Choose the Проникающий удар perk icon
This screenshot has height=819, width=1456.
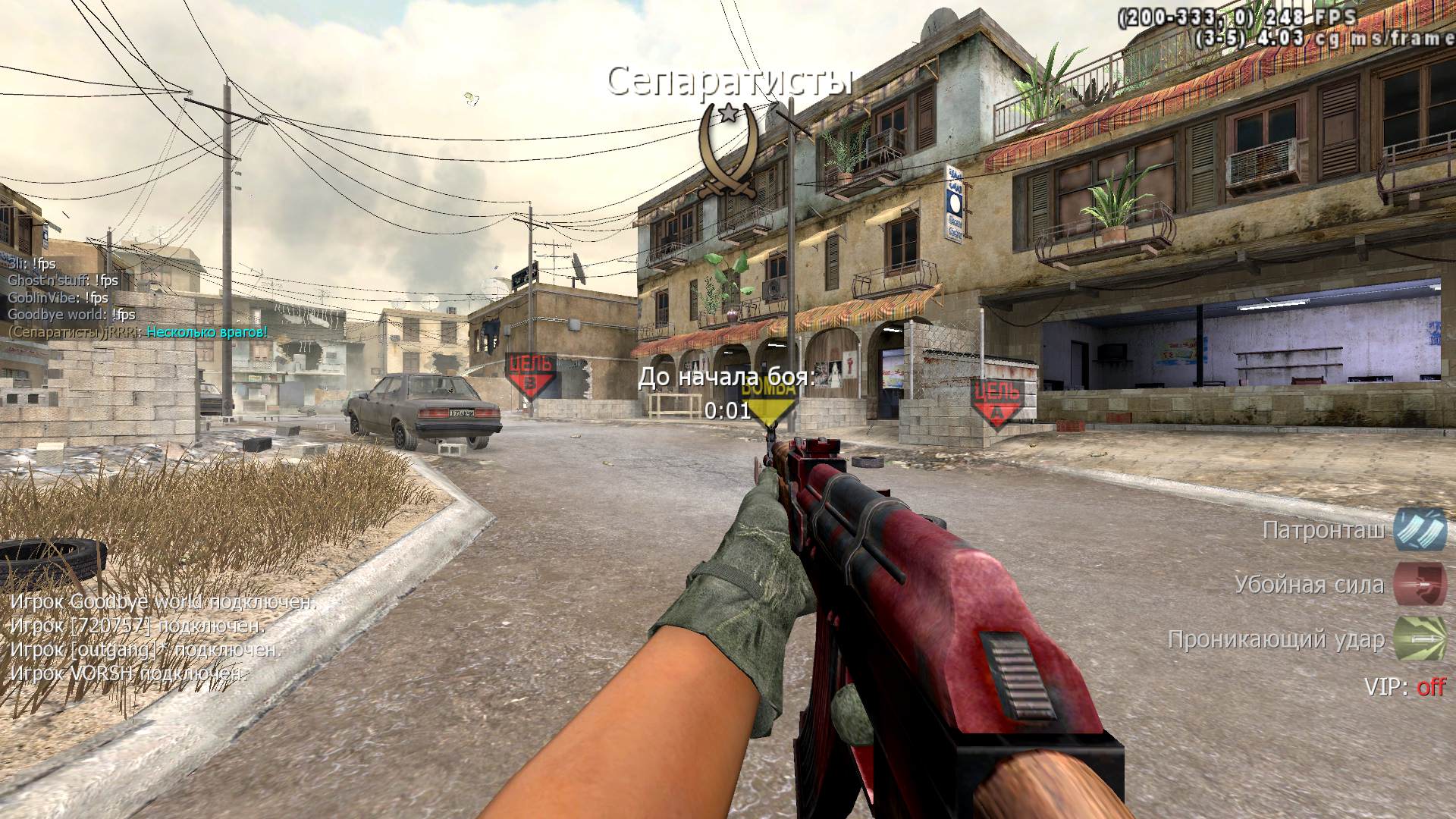(1420, 639)
